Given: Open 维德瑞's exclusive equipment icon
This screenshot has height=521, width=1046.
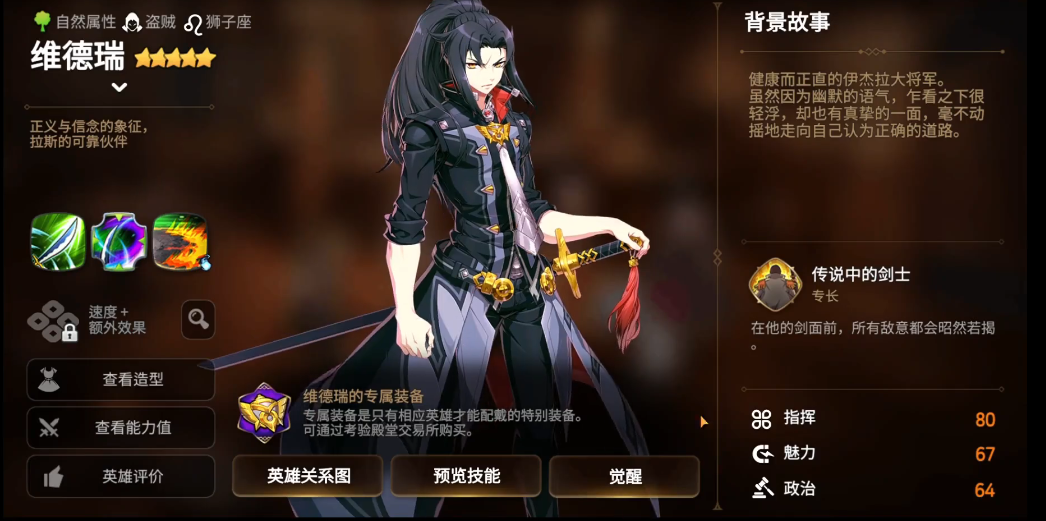Looking at the screenshot, I should [264, 412].
